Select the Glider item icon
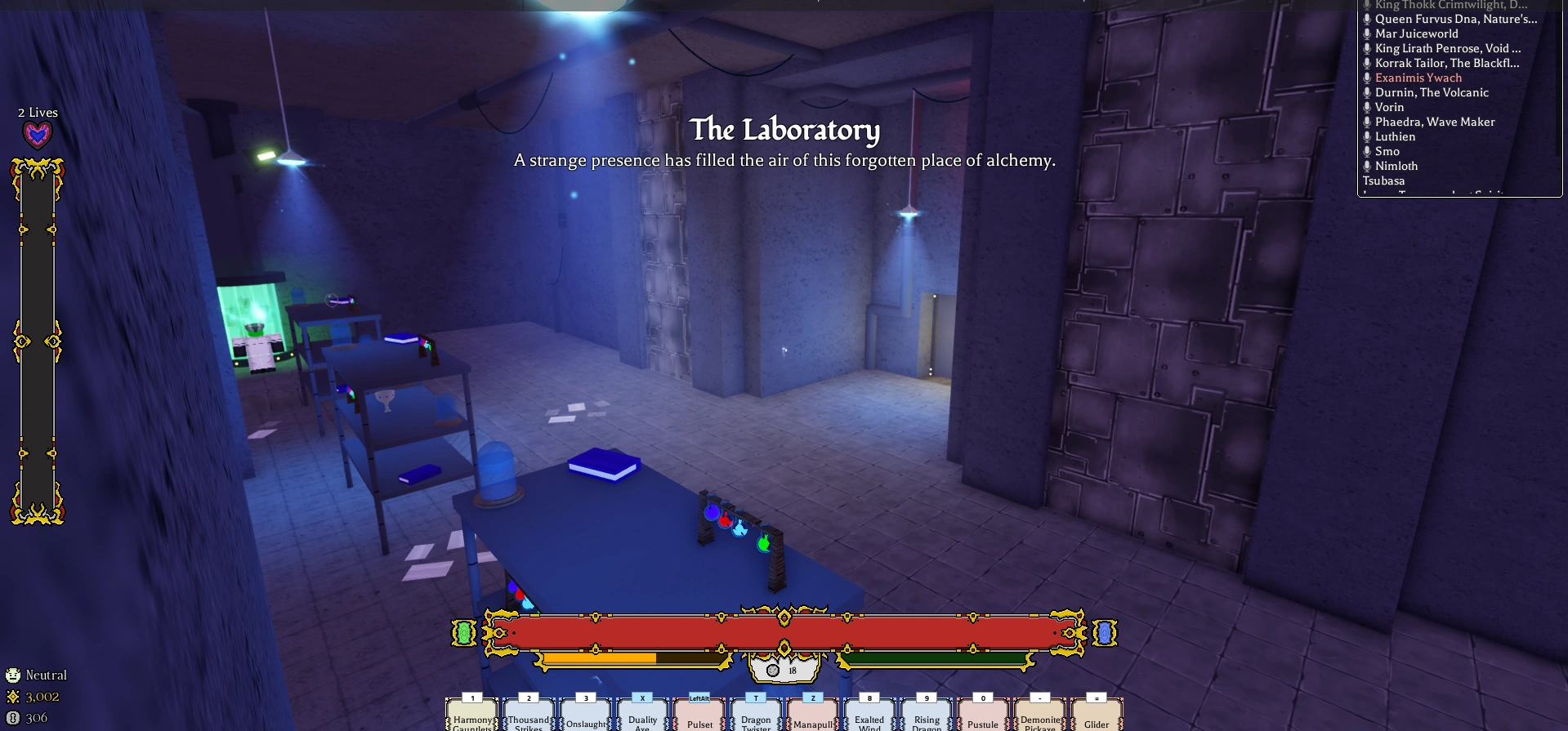Viewport: 1568px width, 731px height. pos(1097,717)
